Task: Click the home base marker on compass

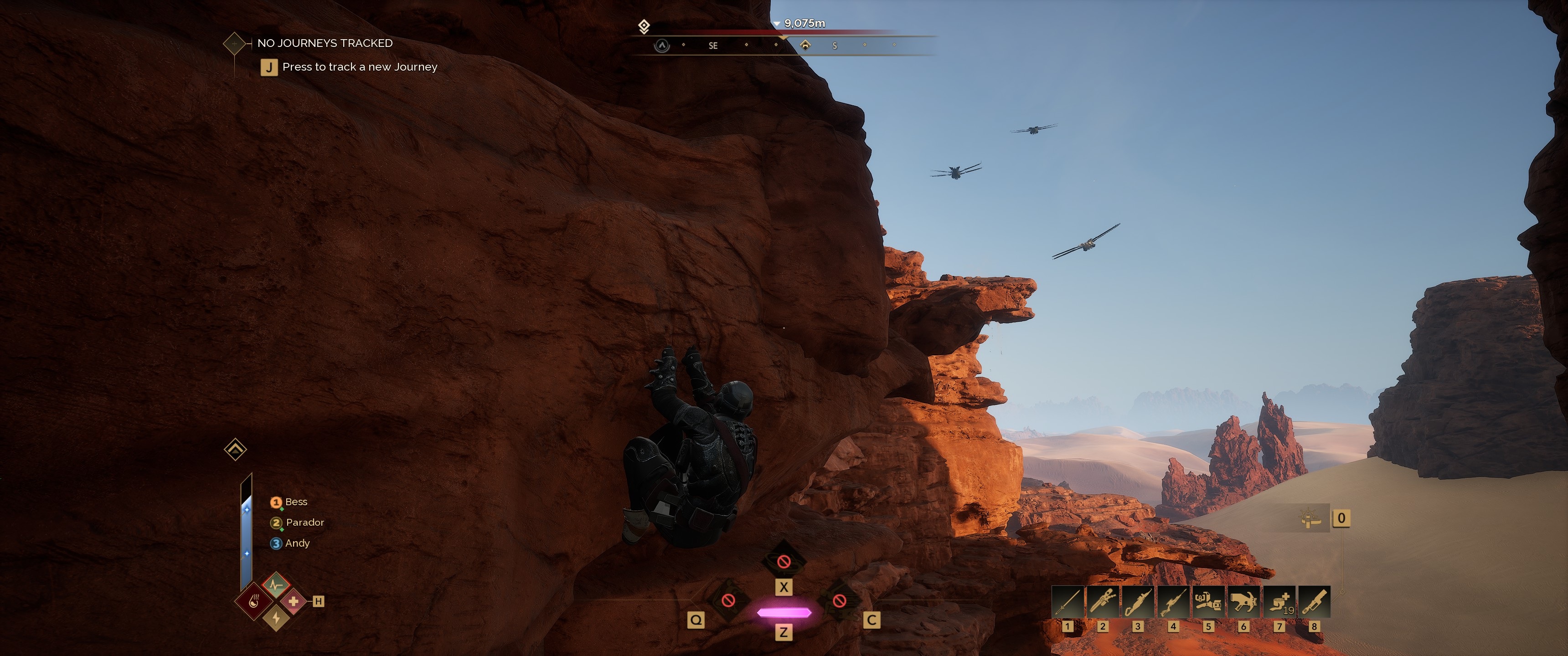Action: pyautogui.click(x=805, y=45)
